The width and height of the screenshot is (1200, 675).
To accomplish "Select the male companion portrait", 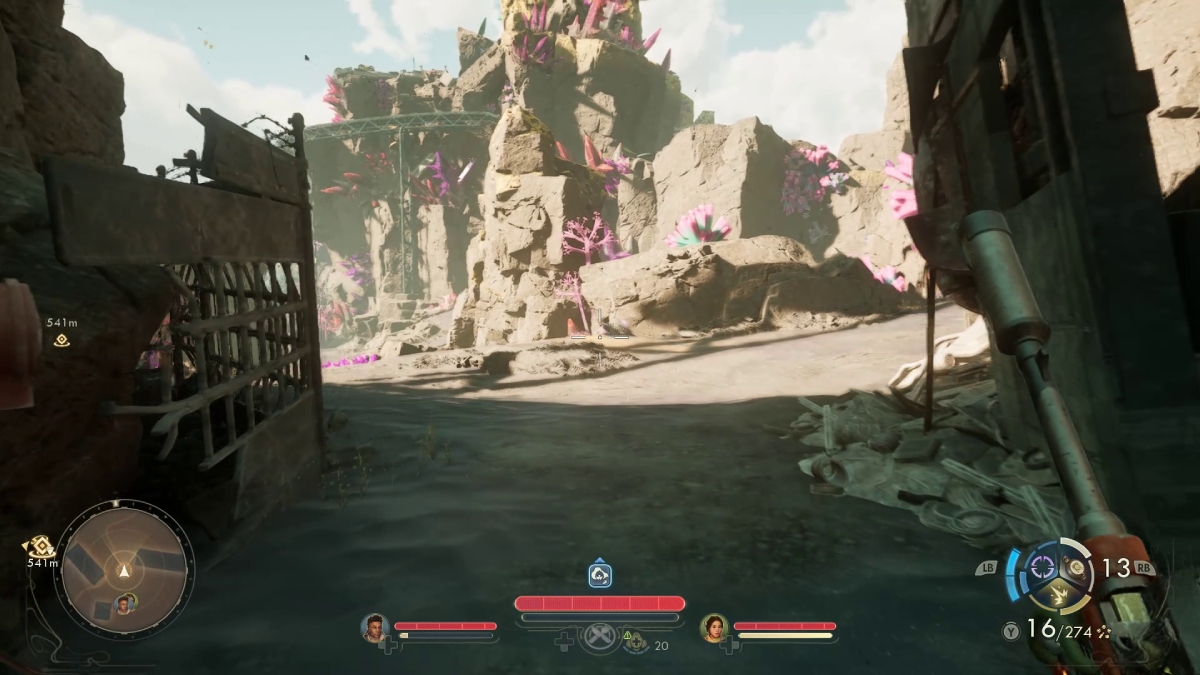I will point(374,627).
